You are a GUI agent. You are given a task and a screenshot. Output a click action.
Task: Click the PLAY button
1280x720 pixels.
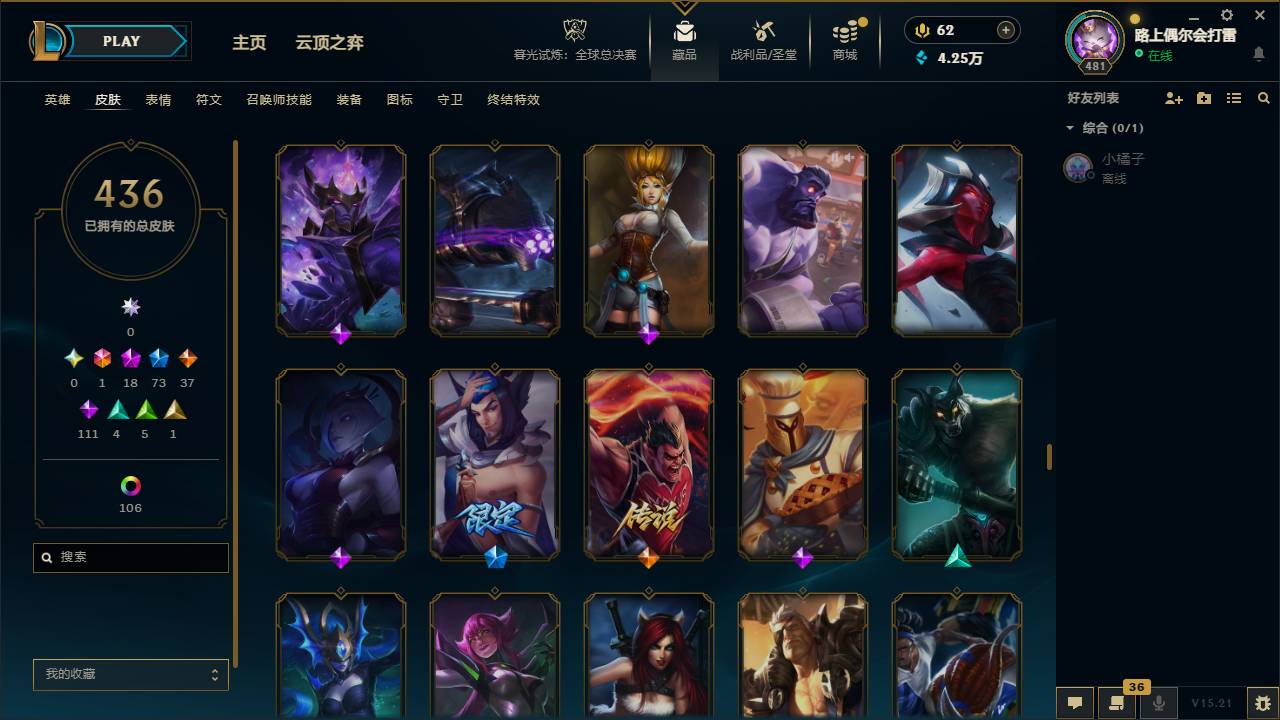pyautogui.click(x=120, y=41)
